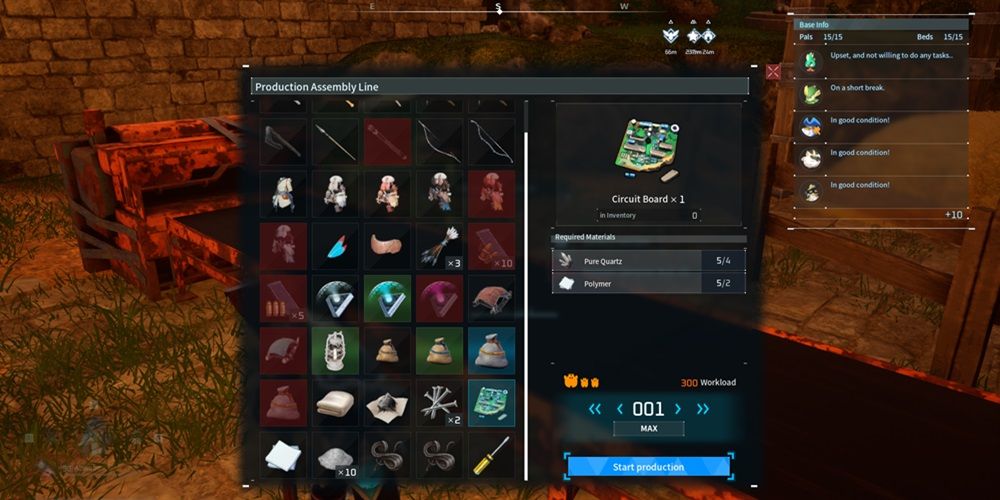Pick the screwdriver recipe slot
Viewport: 1000px width, 500px height.
[x=491, y=455]
